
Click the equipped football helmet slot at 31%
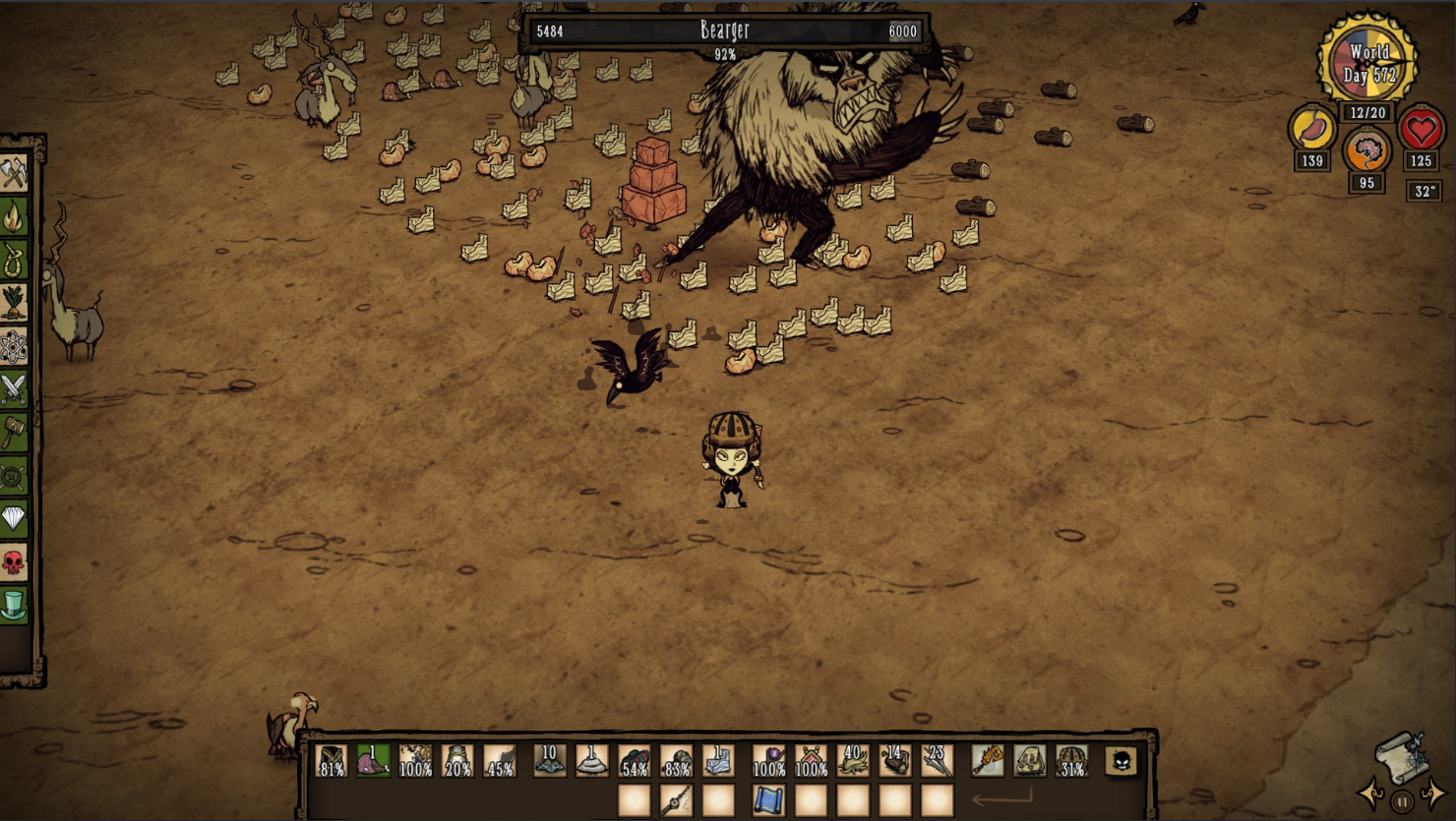[1071, 761]
